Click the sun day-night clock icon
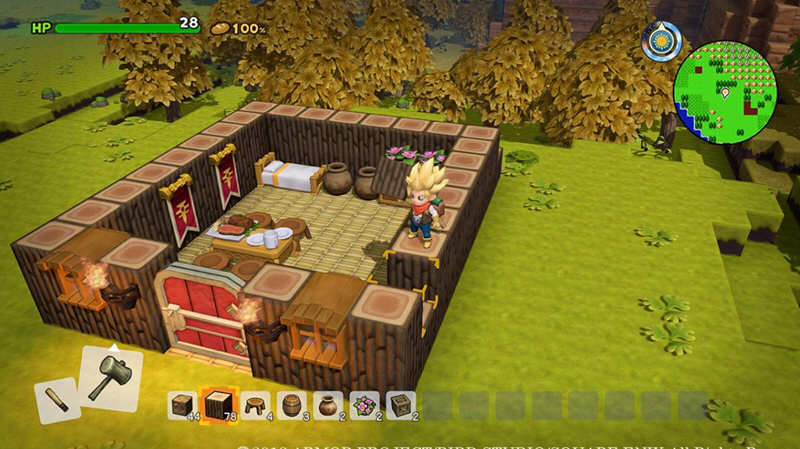The image size is (800, 449). [x=662, y=41]
